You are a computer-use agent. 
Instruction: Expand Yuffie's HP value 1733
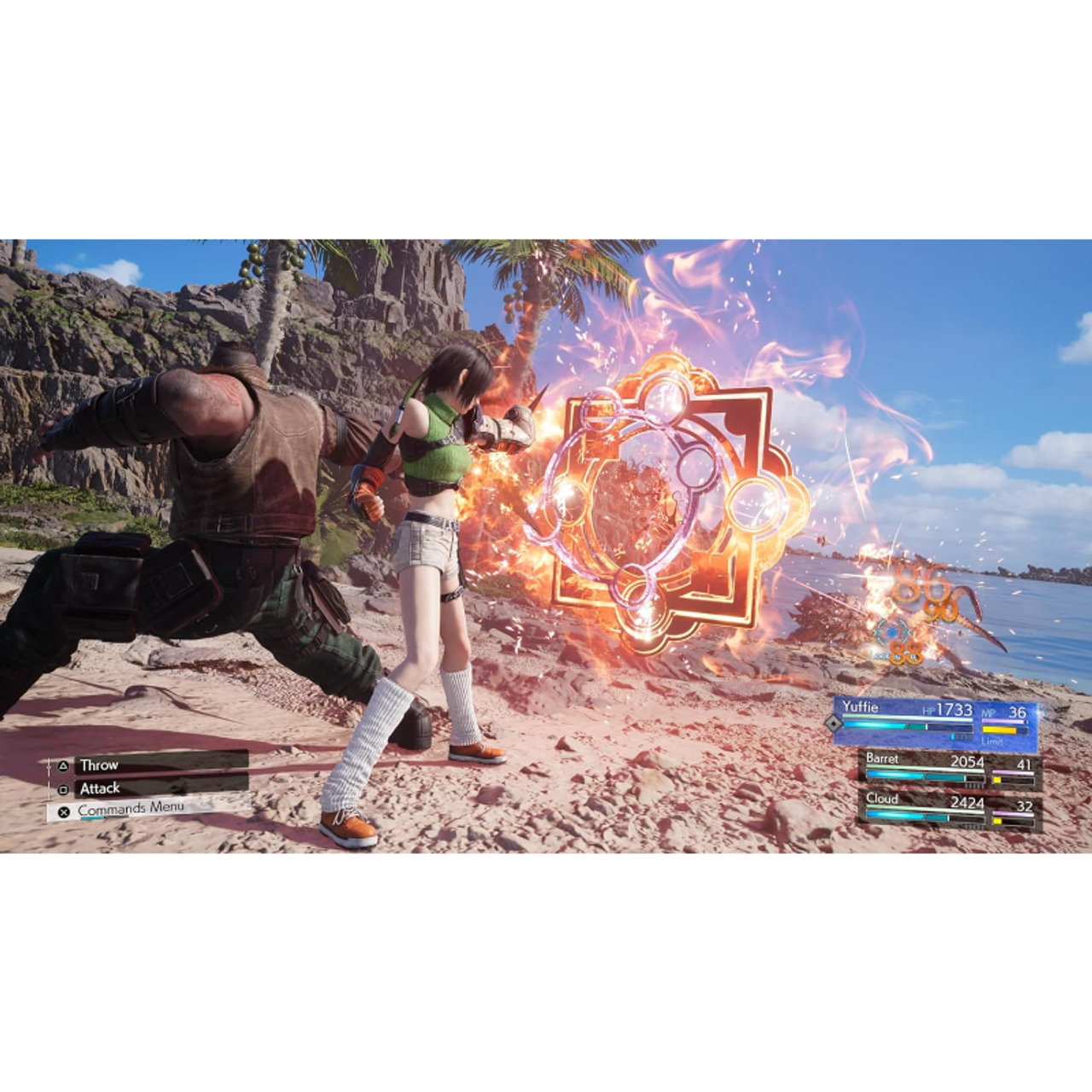[955, 709]
